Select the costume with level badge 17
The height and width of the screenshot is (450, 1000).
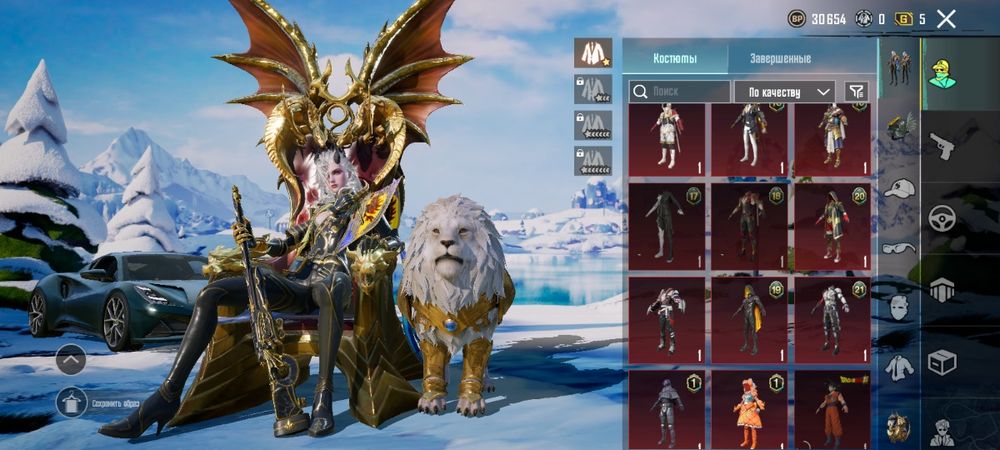(665, 226)
